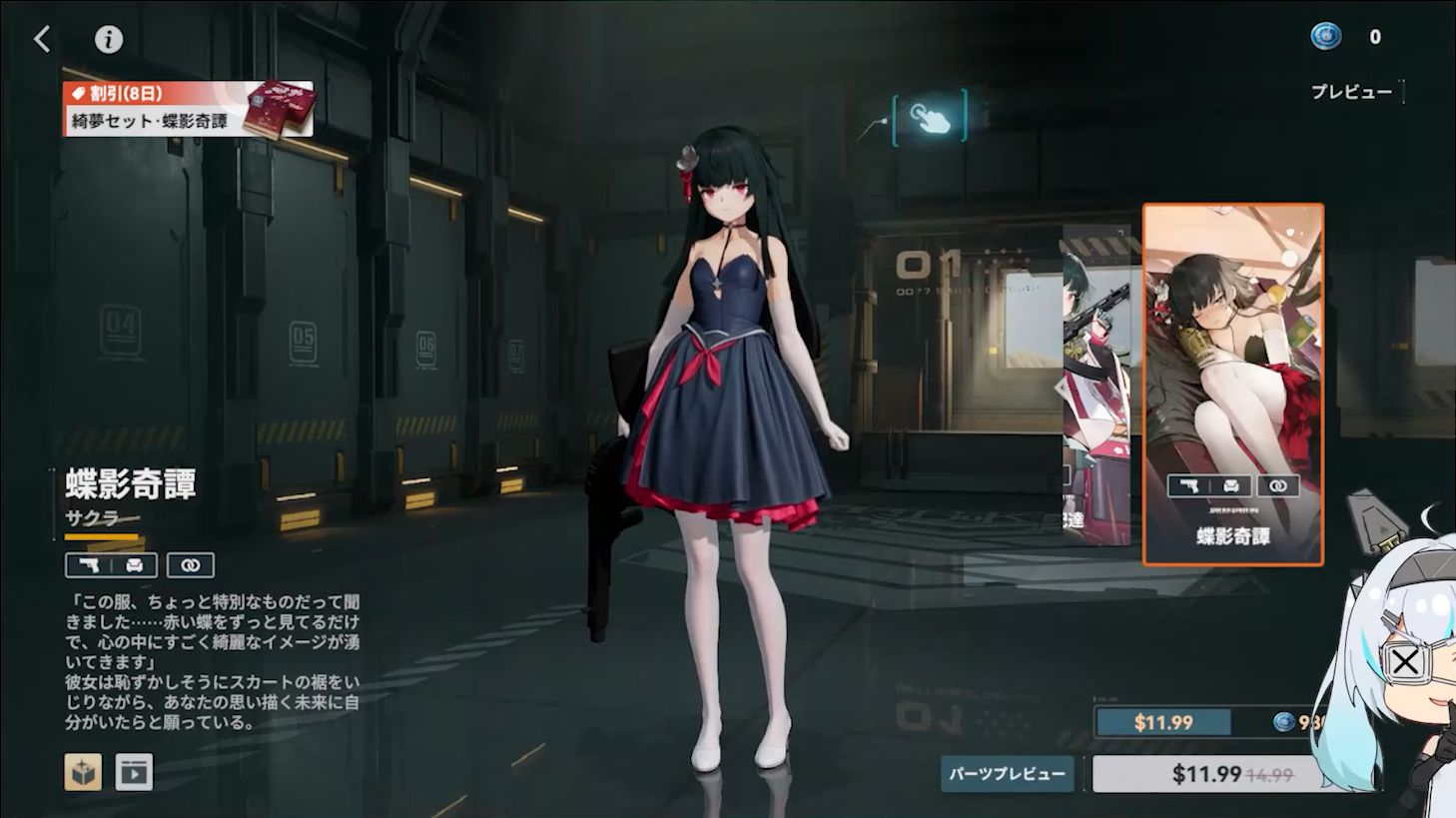This screenshot has height=818, width=1456.
Task: Select the $11.99 payment tab
Action: pos(1162,722)
